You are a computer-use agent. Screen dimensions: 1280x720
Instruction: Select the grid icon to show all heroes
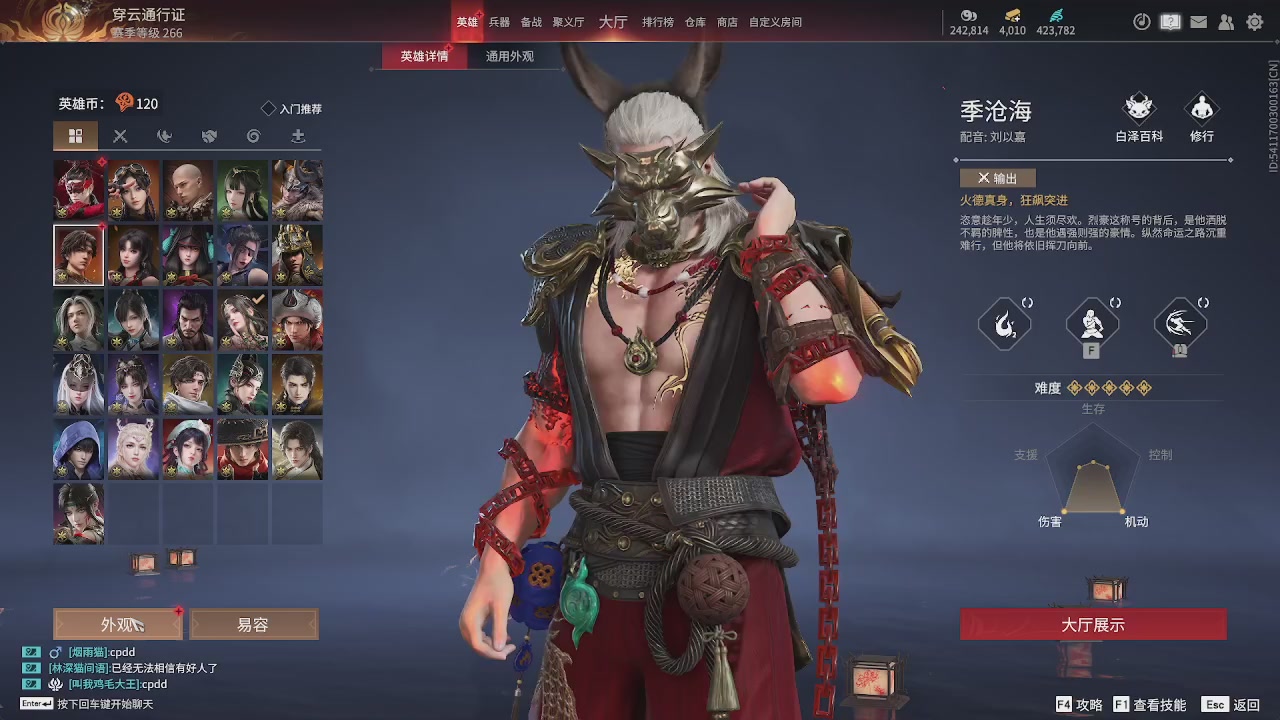click(x=77, y=135)
